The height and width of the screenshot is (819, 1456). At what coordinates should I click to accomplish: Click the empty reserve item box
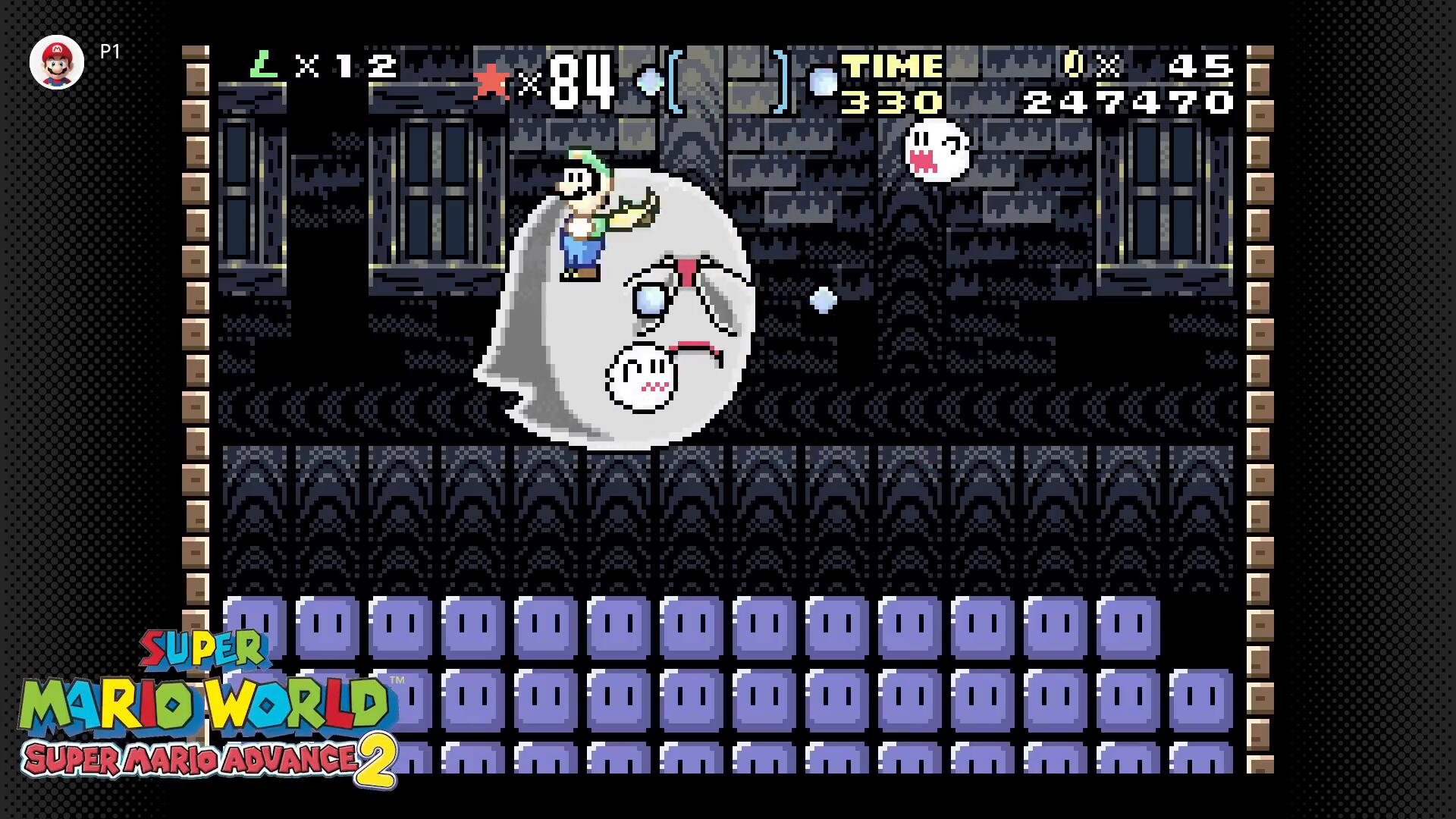(728, 82)
